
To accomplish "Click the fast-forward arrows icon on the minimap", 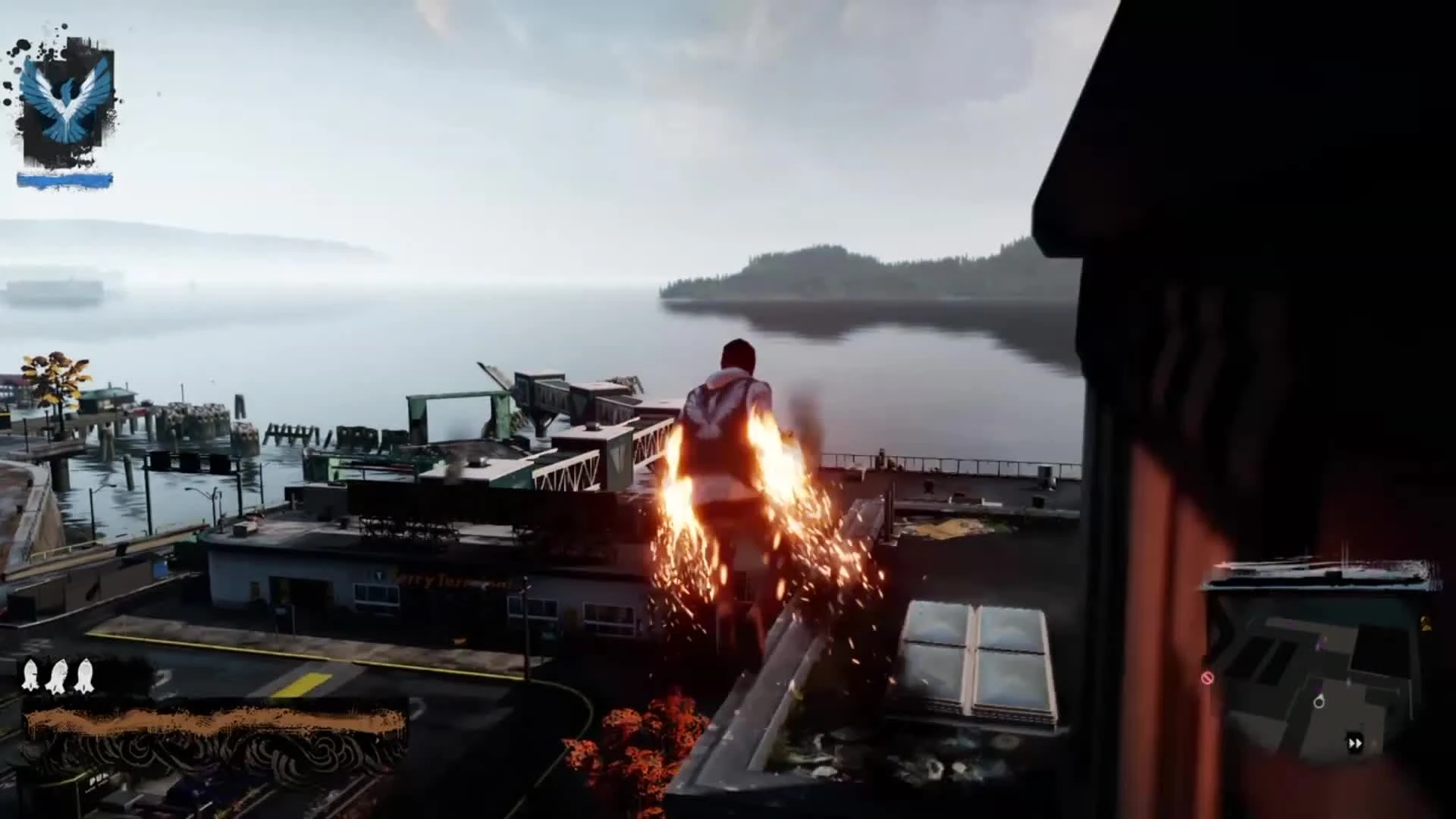I will (x=1355, y=743).
